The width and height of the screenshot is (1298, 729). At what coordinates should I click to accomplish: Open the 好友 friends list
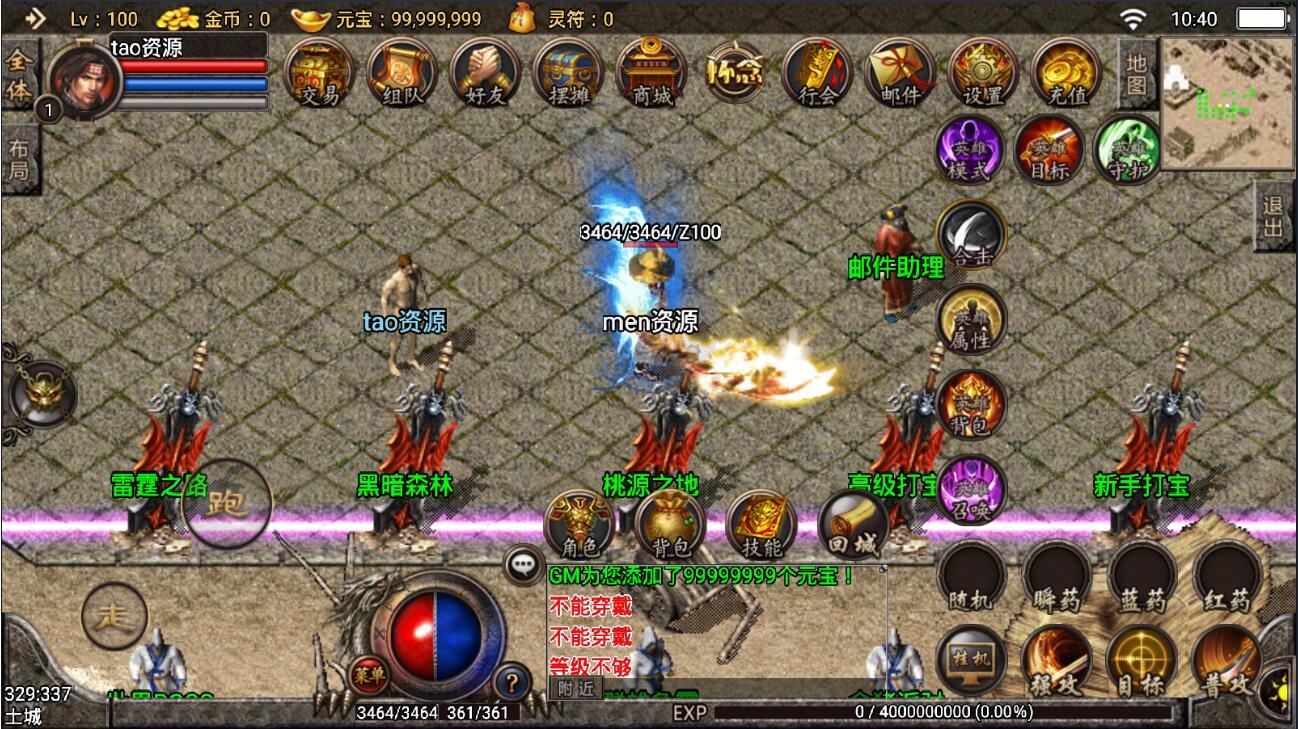[x=485, y=72]
